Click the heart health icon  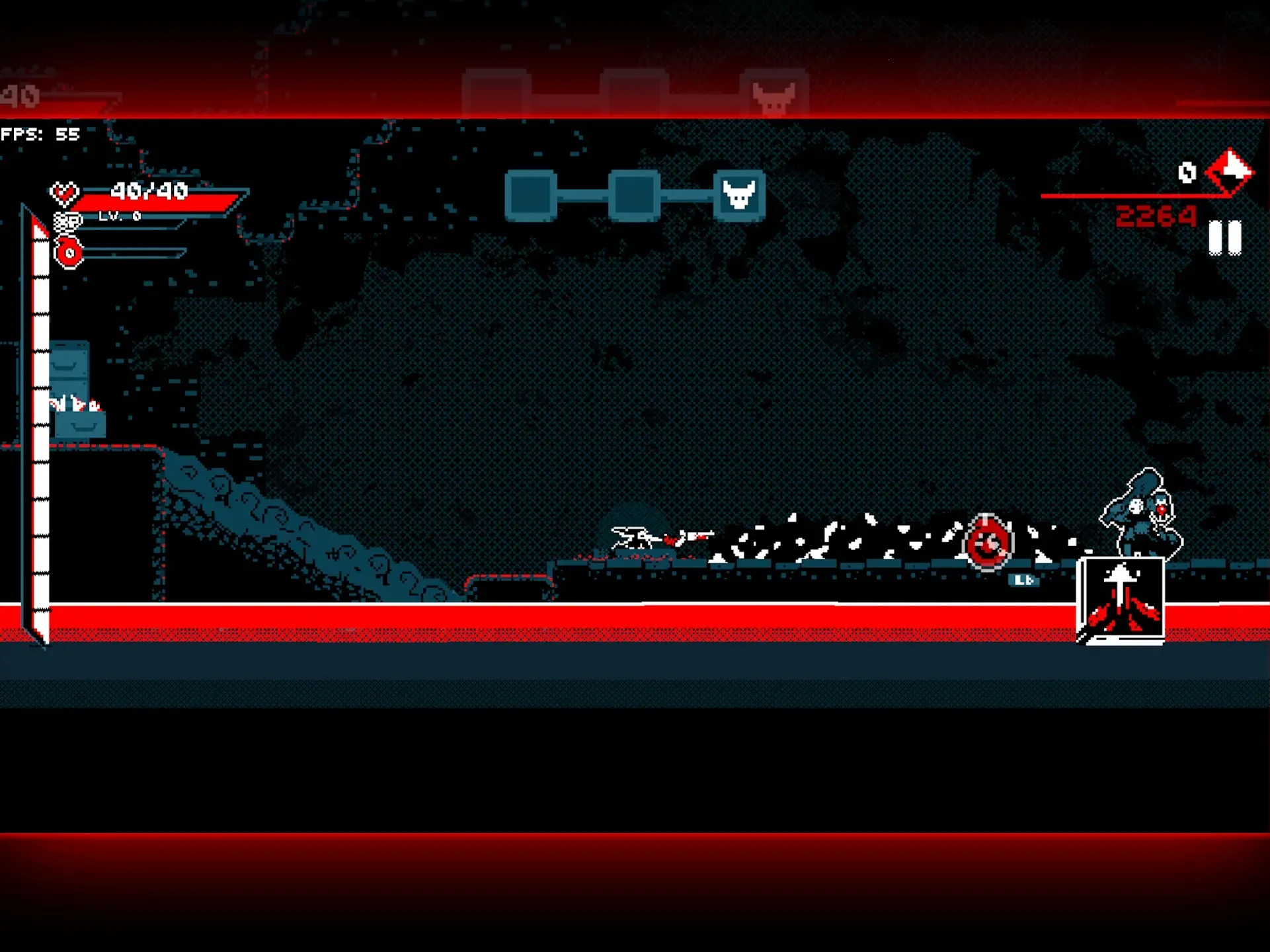[x=65, y=194]
